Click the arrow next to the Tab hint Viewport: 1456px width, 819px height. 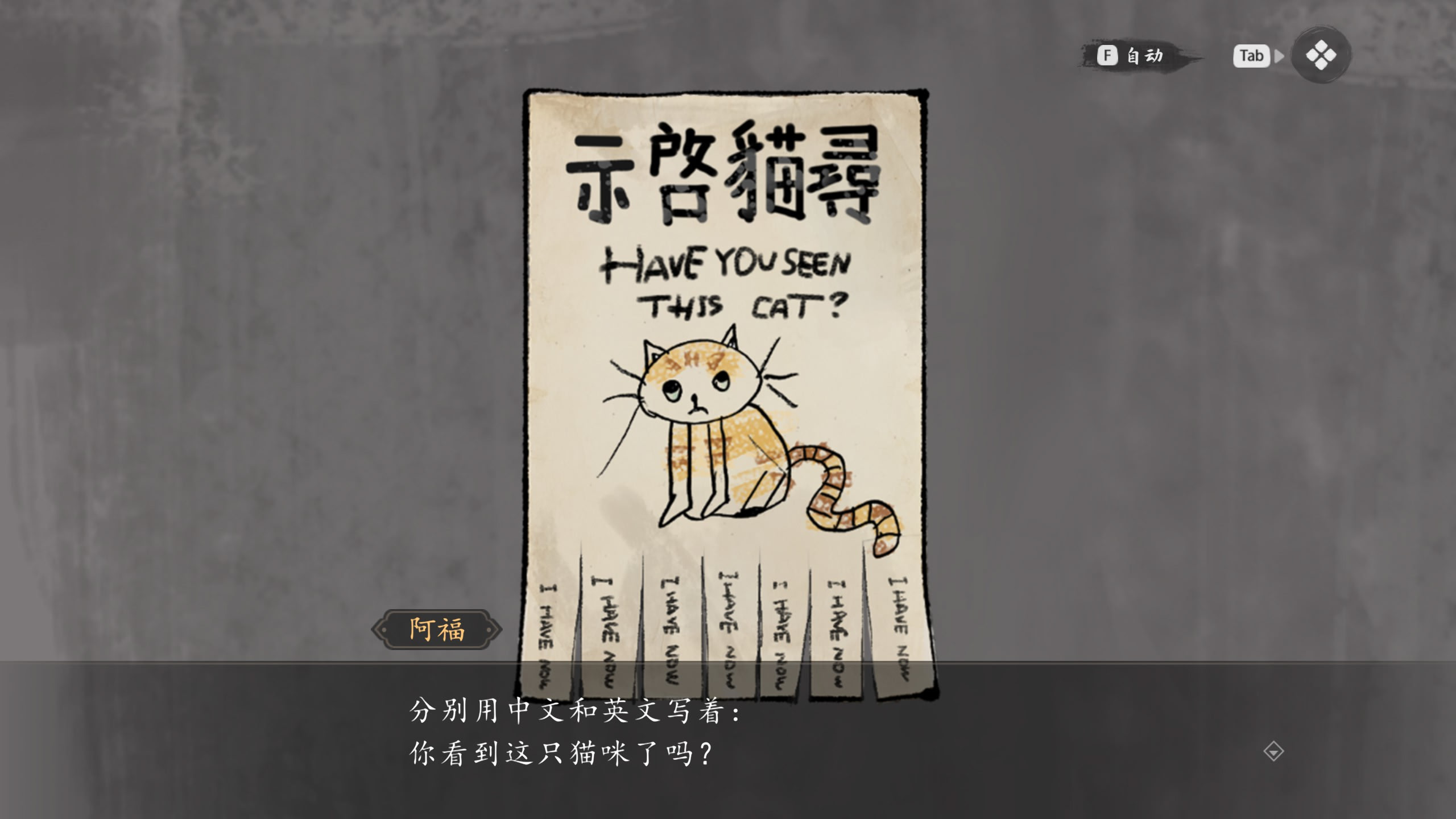tap(1280, 56)
